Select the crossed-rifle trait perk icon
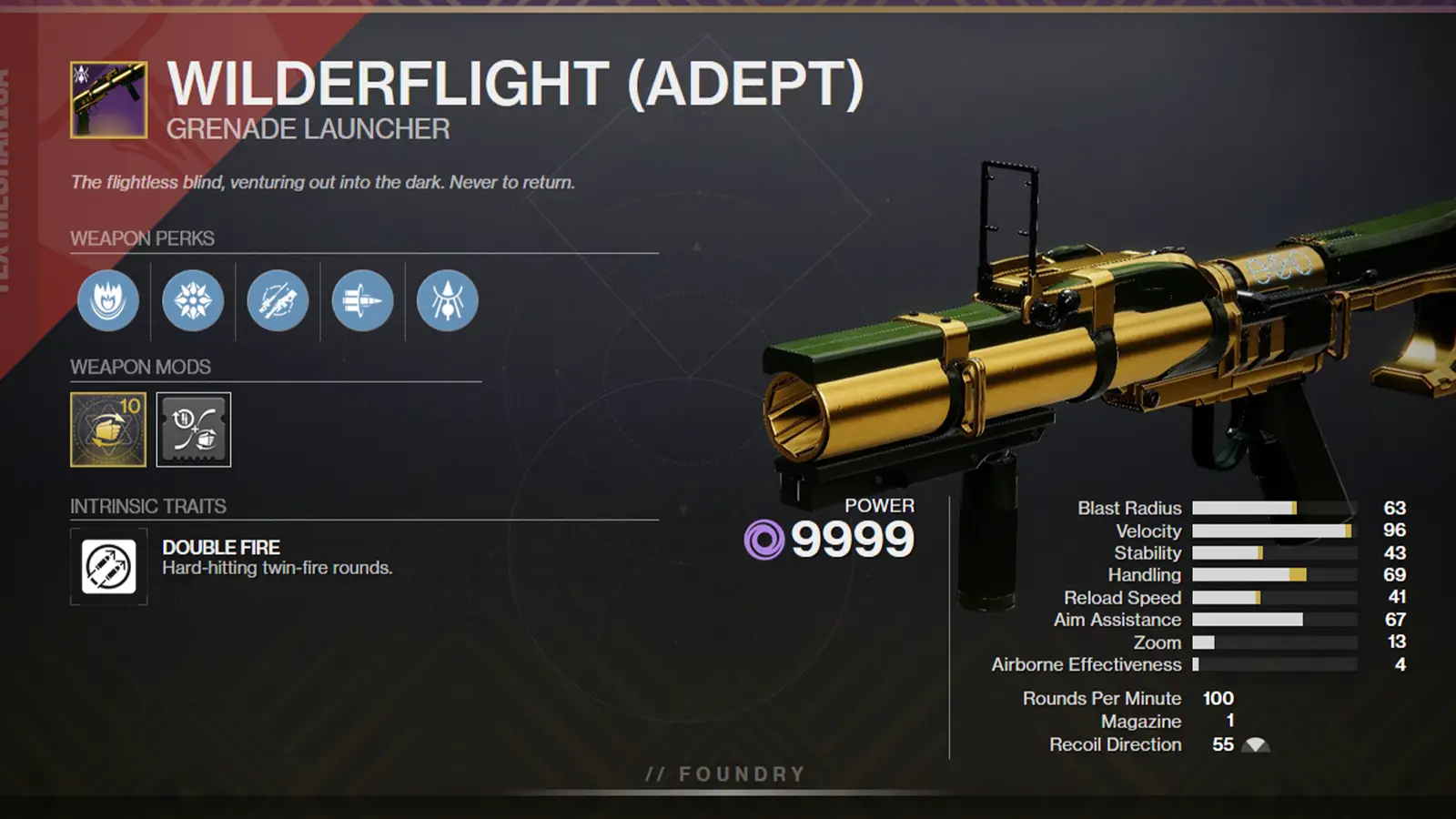 click(x=278, y=302)
